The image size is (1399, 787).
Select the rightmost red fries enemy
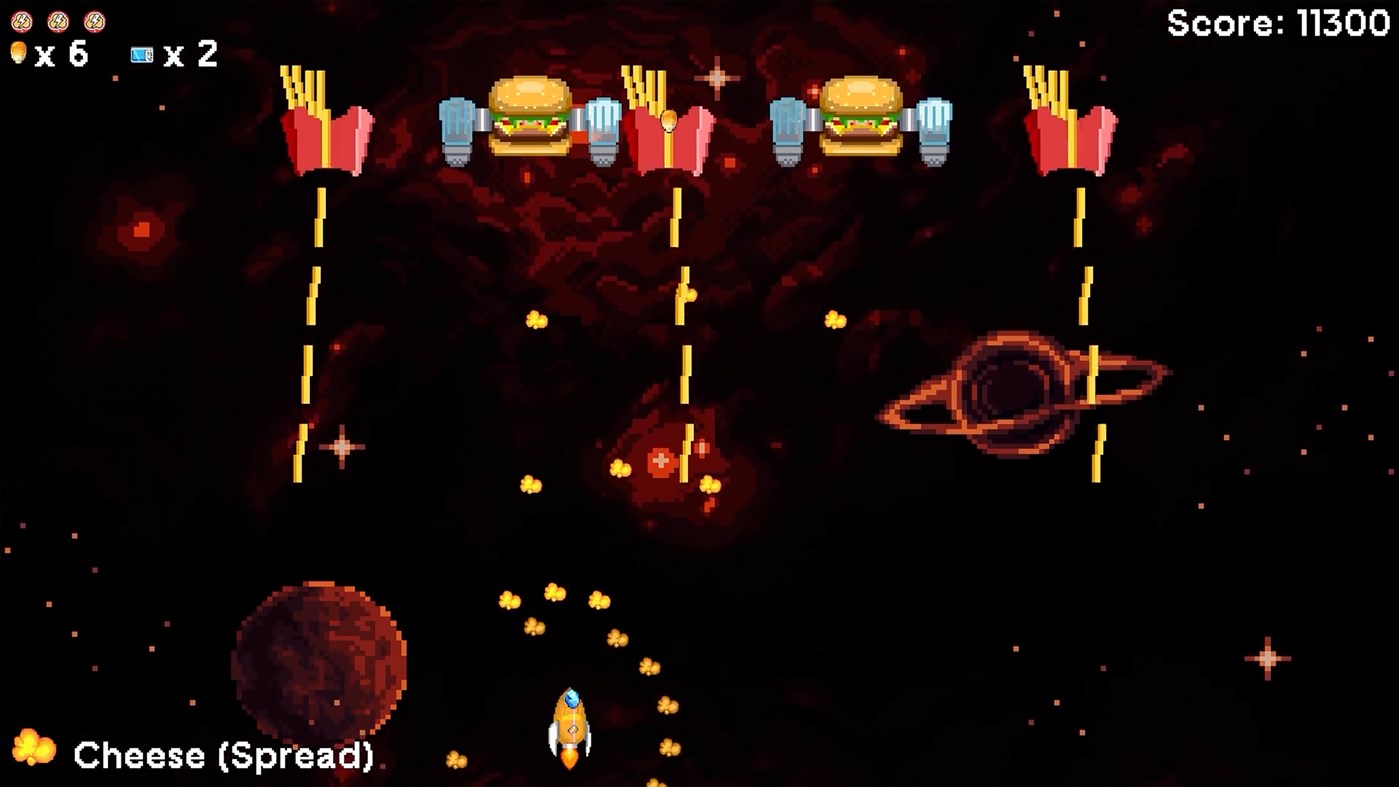click(x=1067, y=125)
